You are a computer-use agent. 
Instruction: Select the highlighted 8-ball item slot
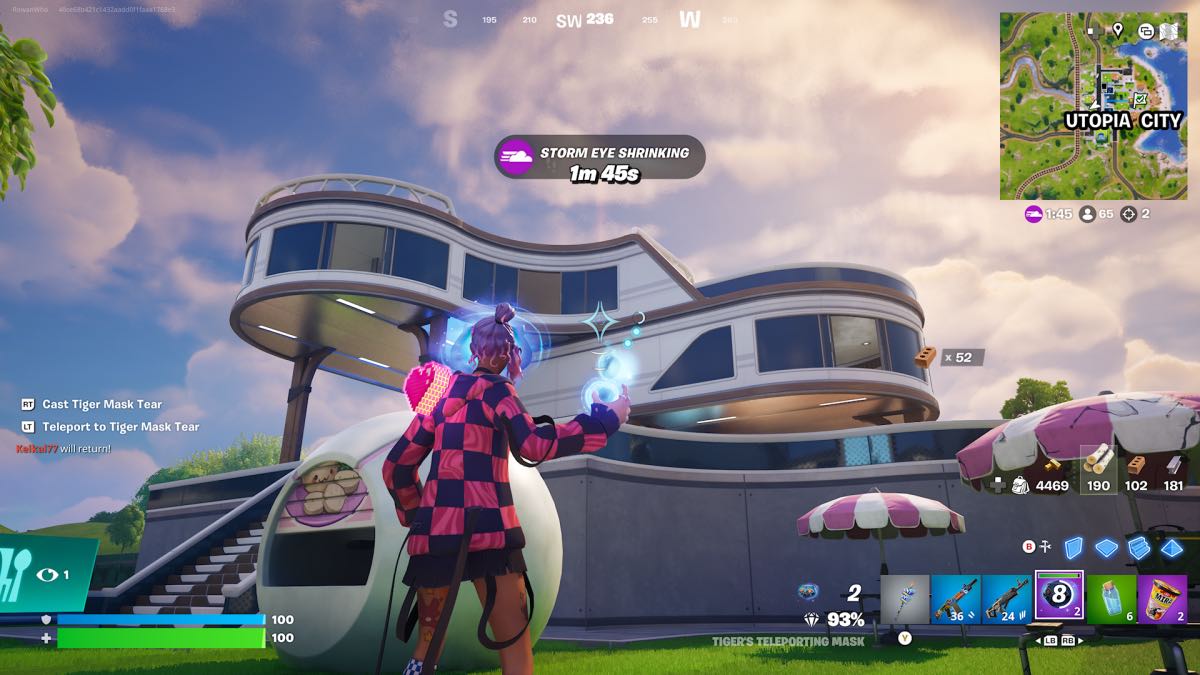1059,598
